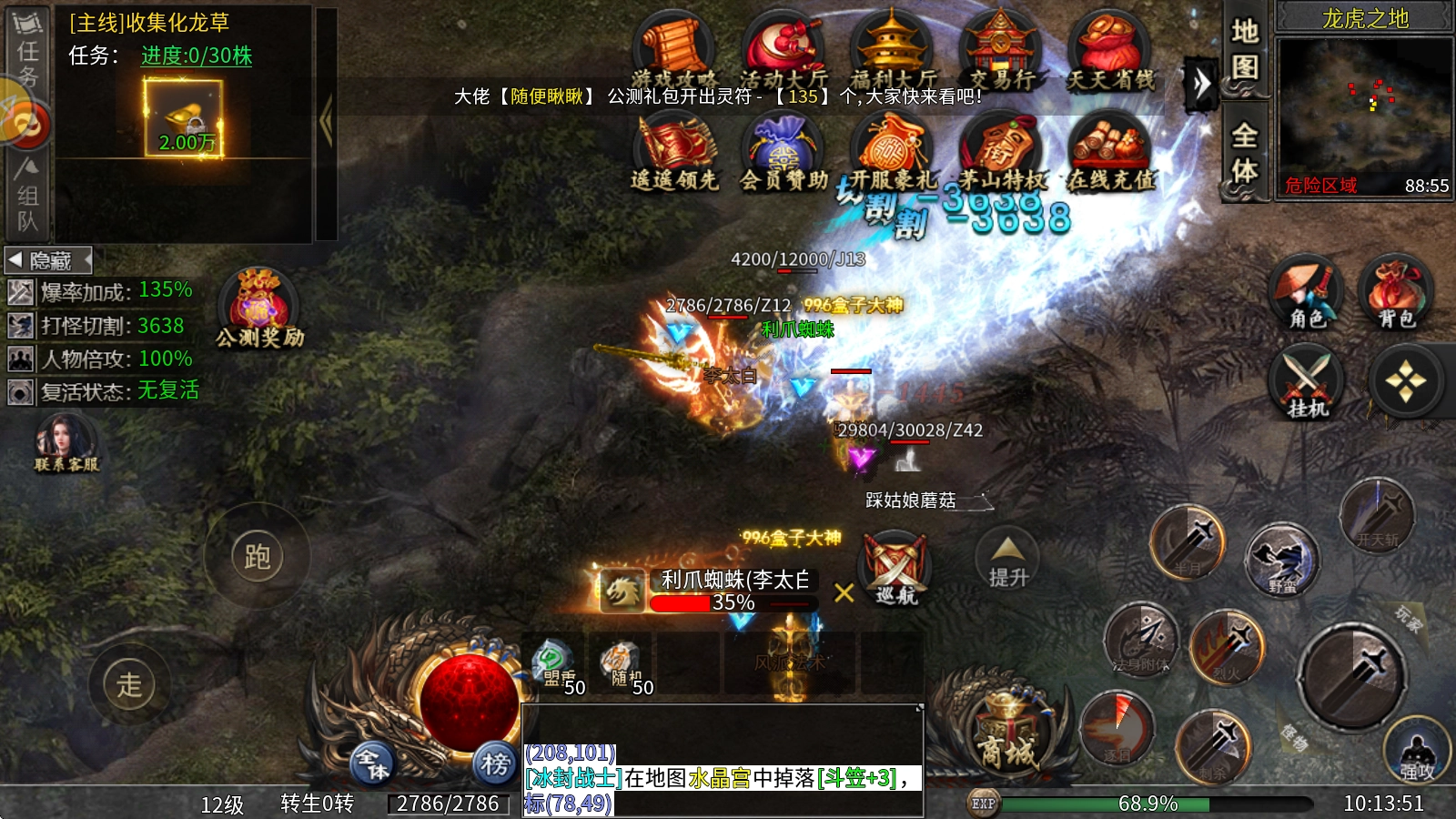Viewport: 1456px width, 819px height.
Task: Switch to 走 walk mode
Action: pyautogui.click(x=129, y=684)
